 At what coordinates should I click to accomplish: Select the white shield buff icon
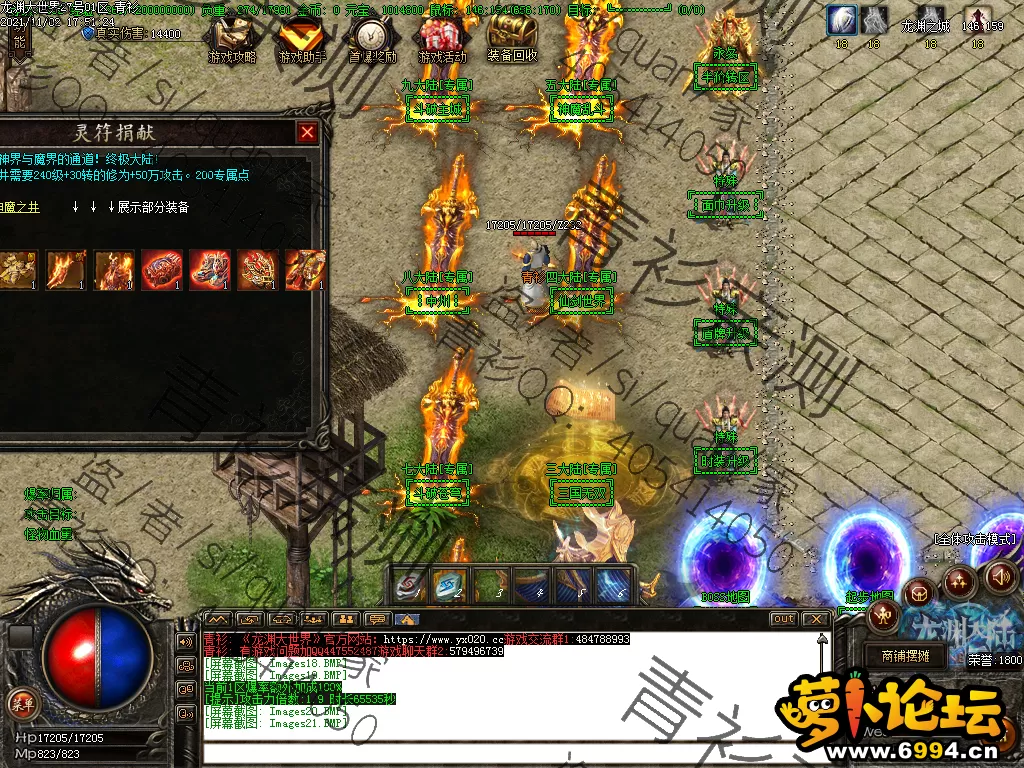(842, 20)
